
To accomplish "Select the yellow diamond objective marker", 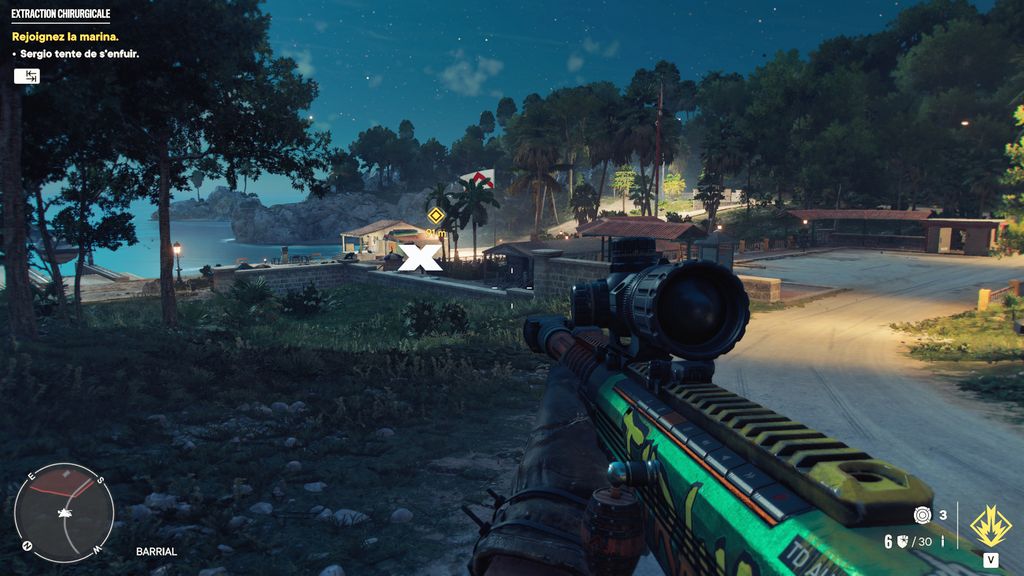I will pos(435,215).
